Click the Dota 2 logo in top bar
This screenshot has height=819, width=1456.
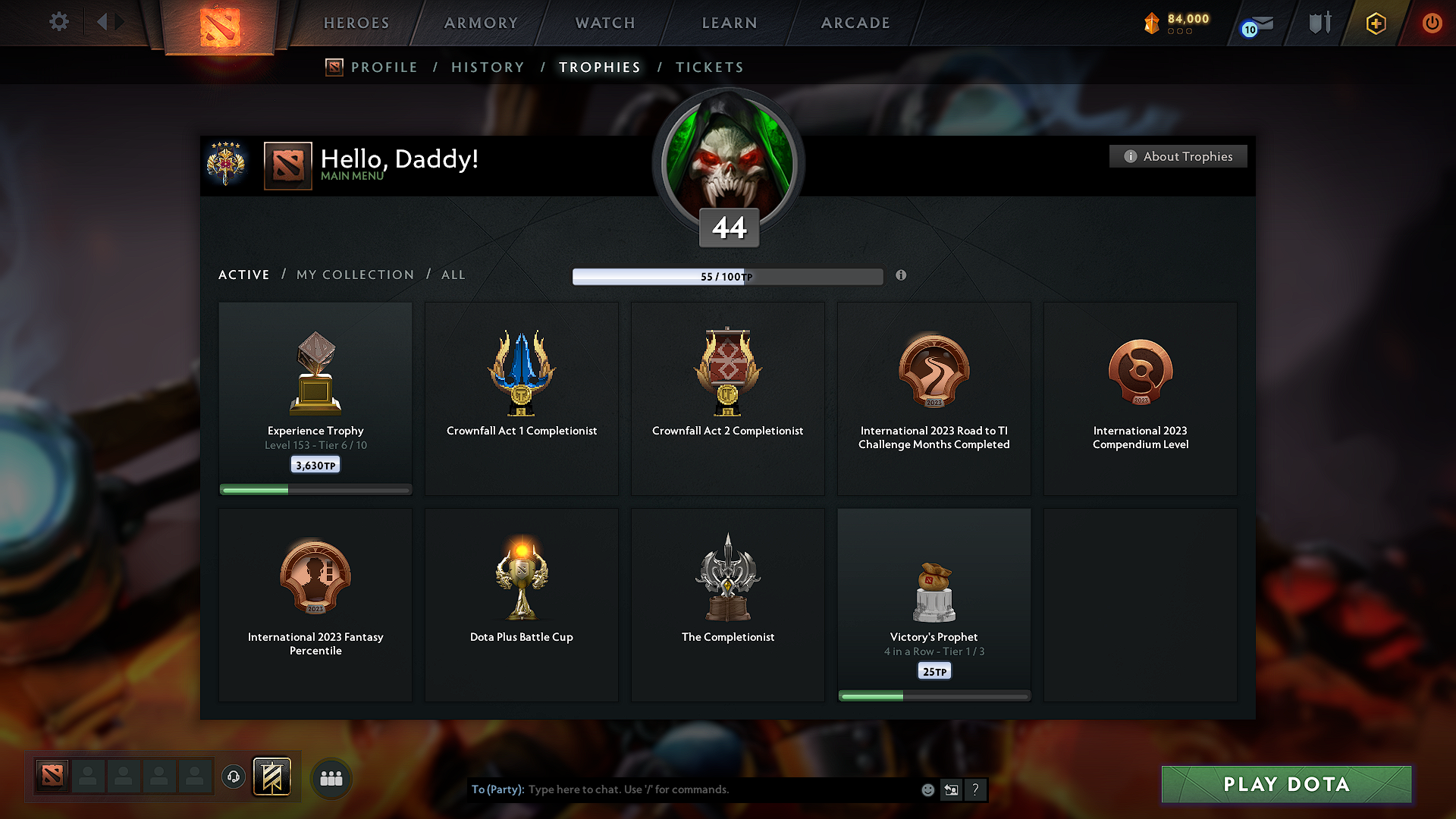coord(219,23)
